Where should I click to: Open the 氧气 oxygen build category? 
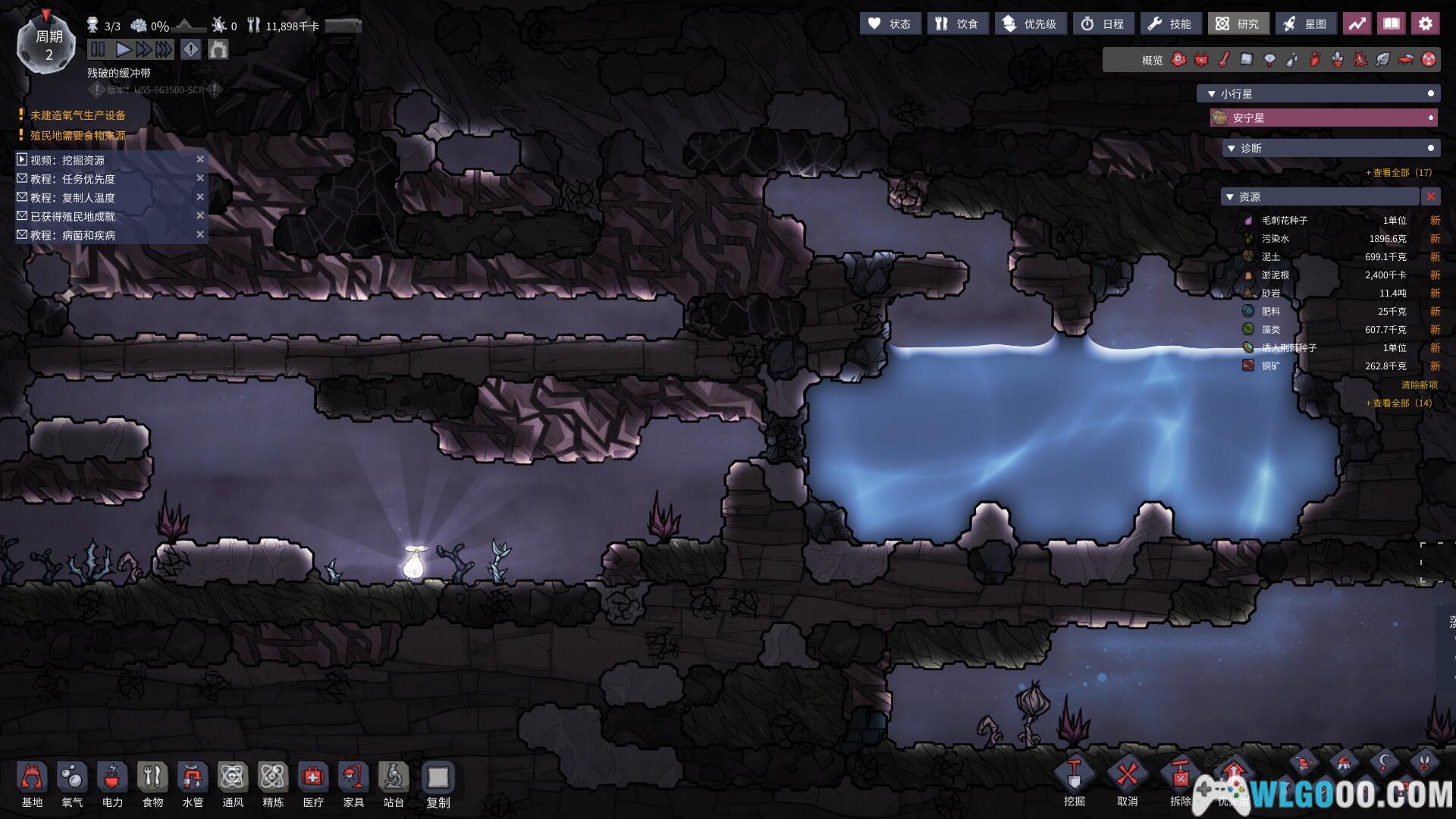tap(72, 784)
